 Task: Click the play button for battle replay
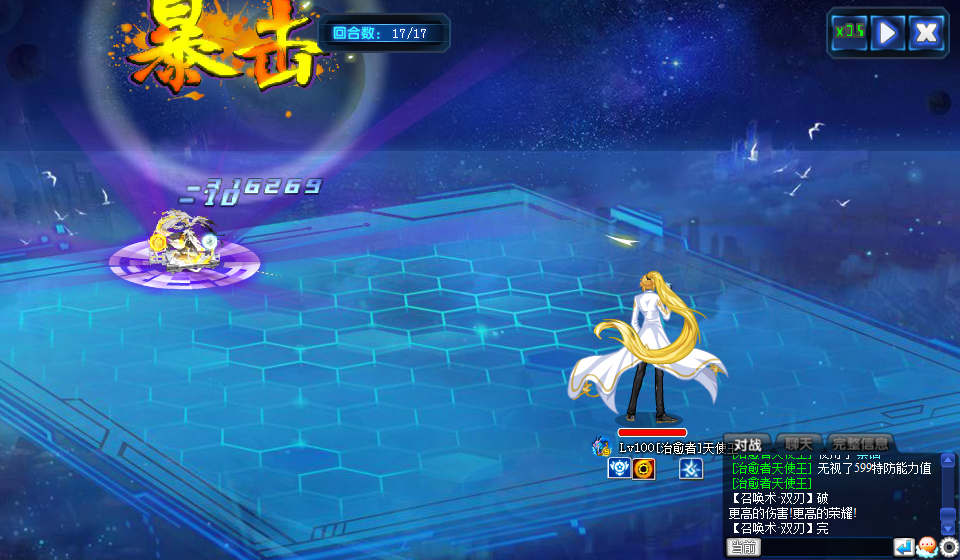887,33
